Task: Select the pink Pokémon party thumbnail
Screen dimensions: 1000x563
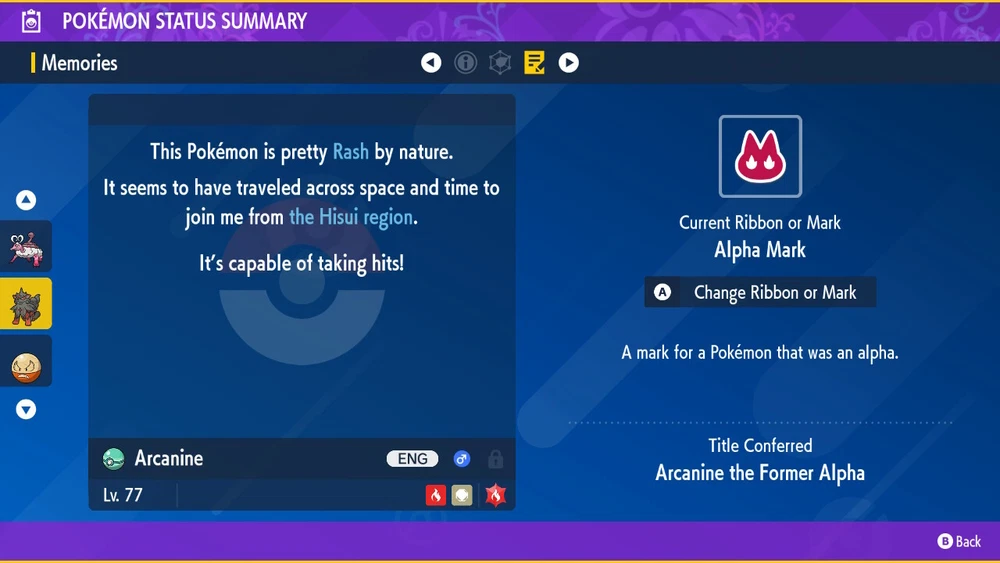Action: coord(25,247)
